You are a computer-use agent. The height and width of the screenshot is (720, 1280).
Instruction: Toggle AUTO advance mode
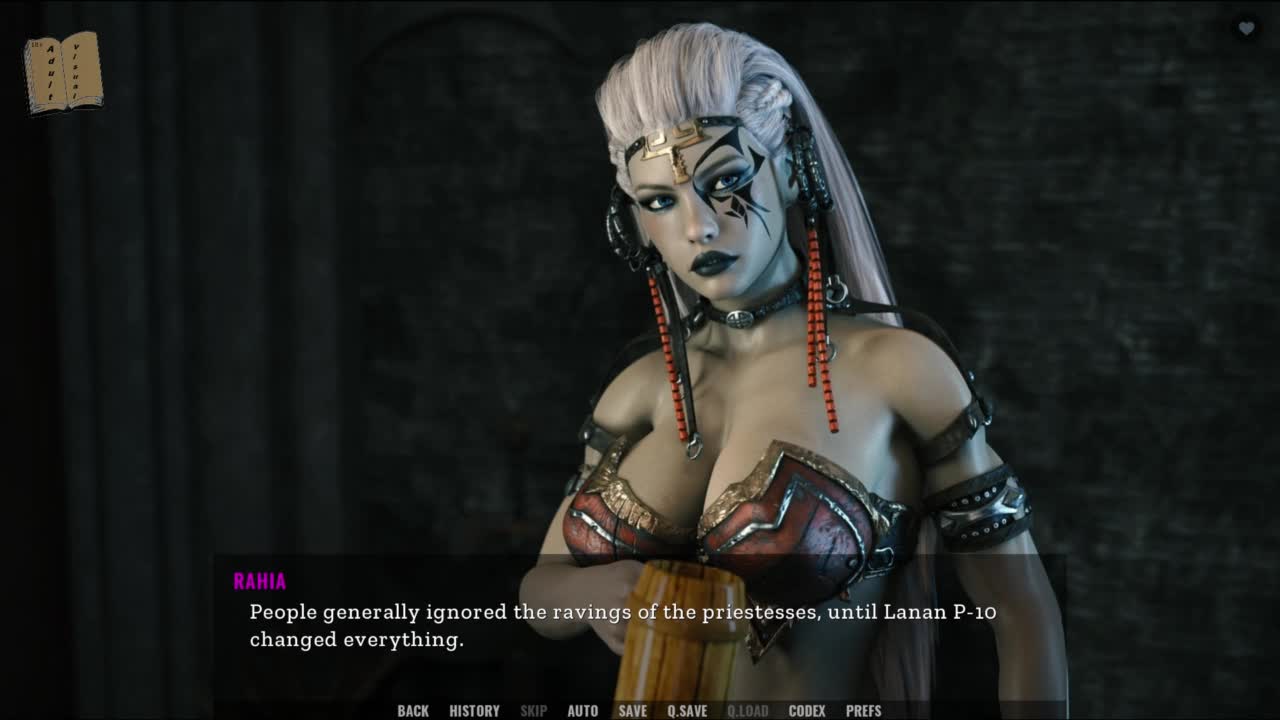click(583, 711)
